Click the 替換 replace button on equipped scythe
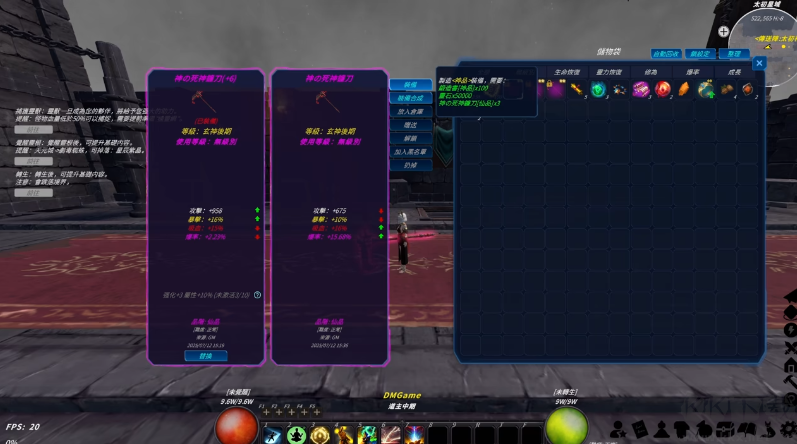The height and width of the screenshot is (444, 797). click(x=206, y=355)
